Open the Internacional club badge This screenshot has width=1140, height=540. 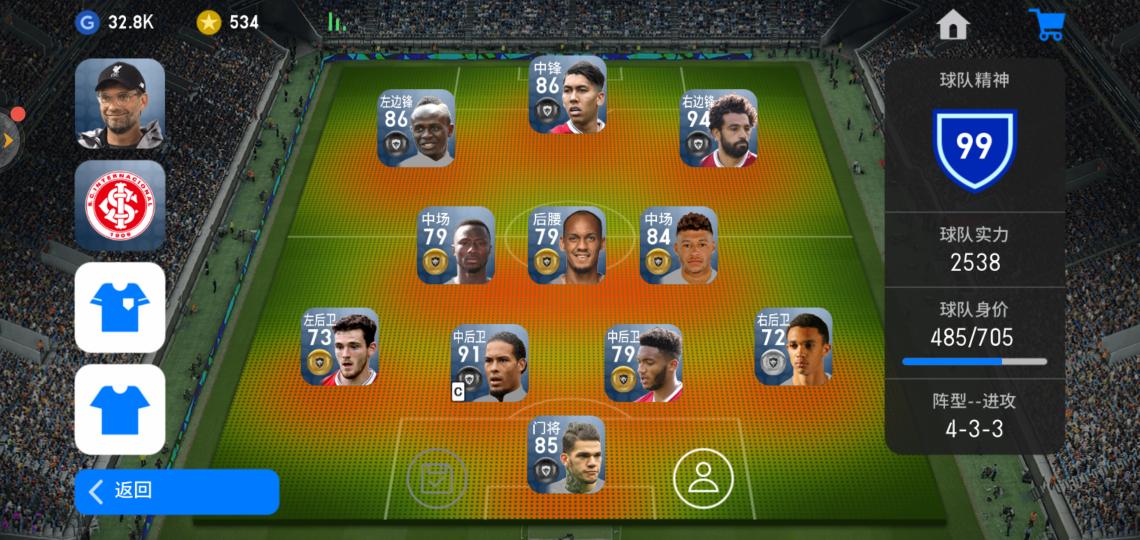120,205
